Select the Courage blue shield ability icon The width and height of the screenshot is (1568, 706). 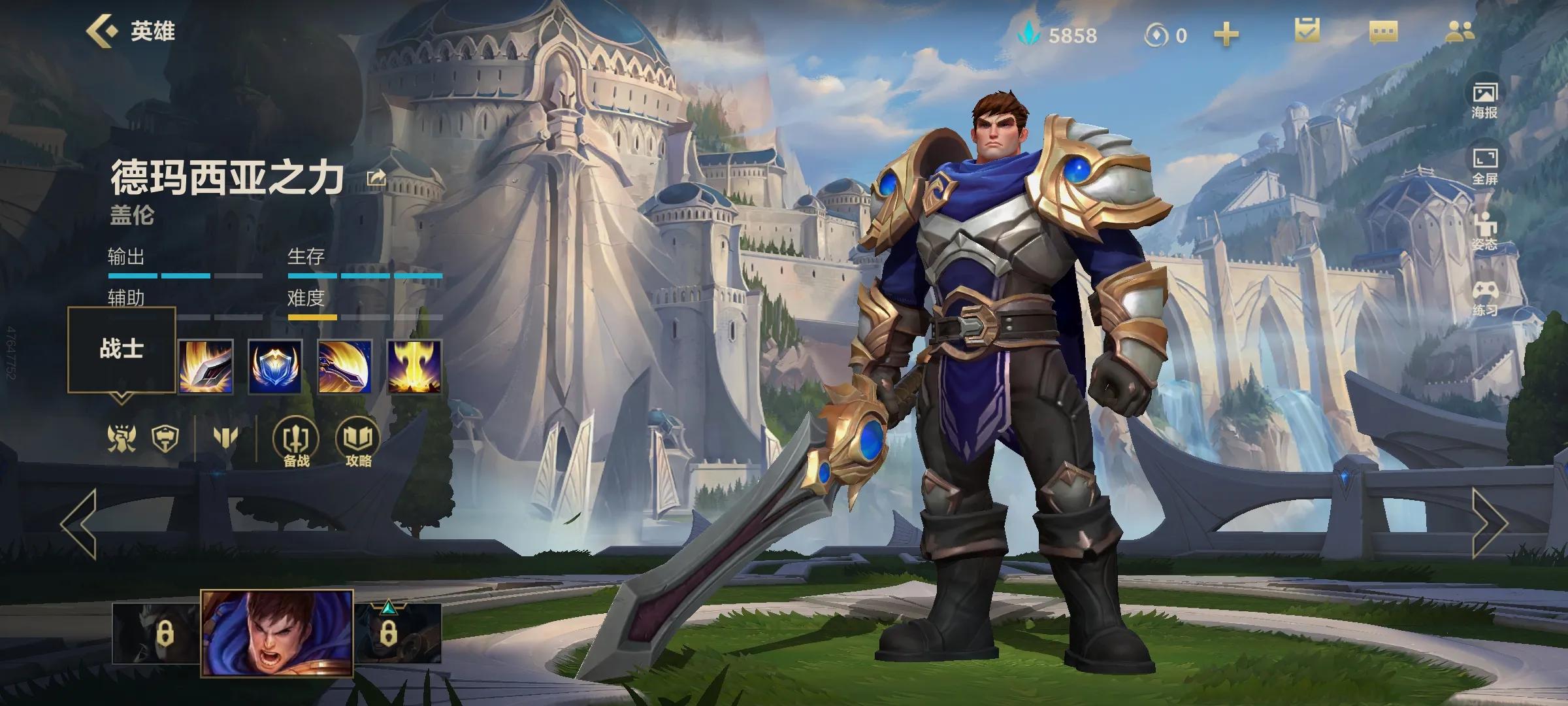tap(275, 367)
